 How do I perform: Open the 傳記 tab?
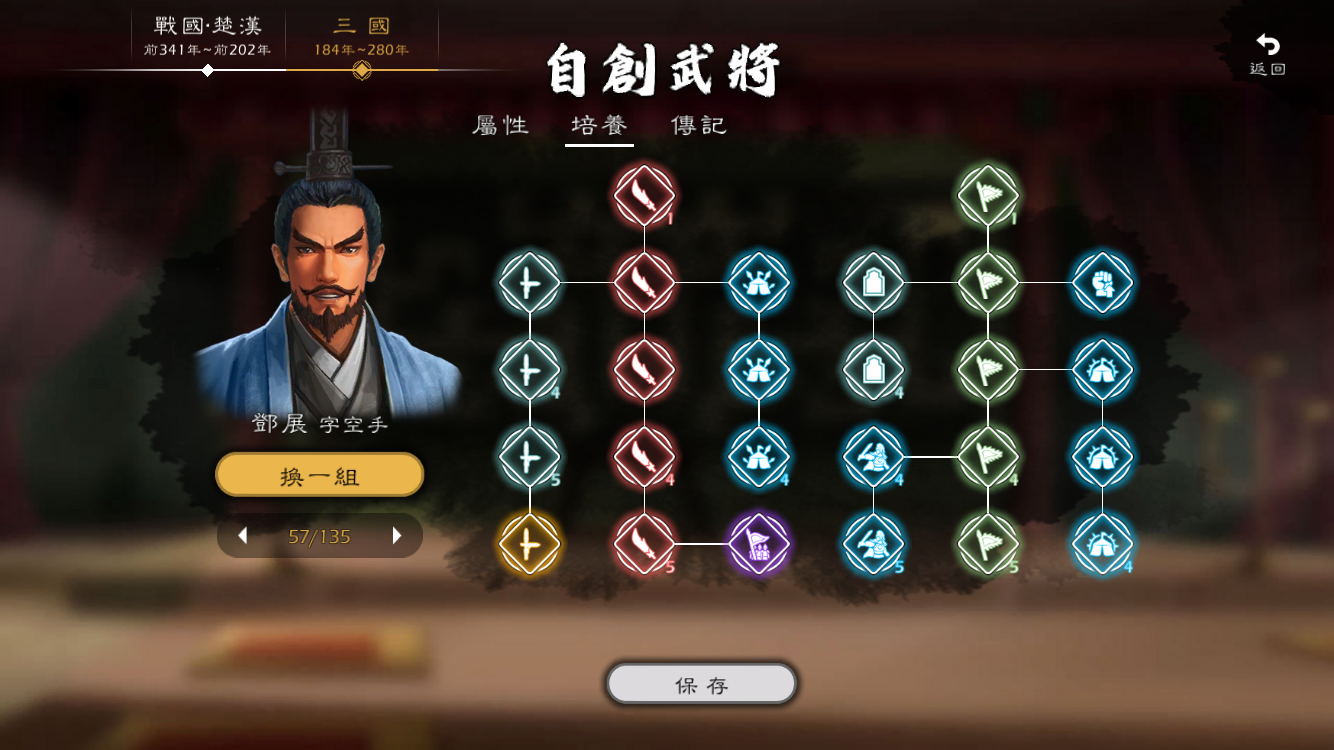point(697,126)
